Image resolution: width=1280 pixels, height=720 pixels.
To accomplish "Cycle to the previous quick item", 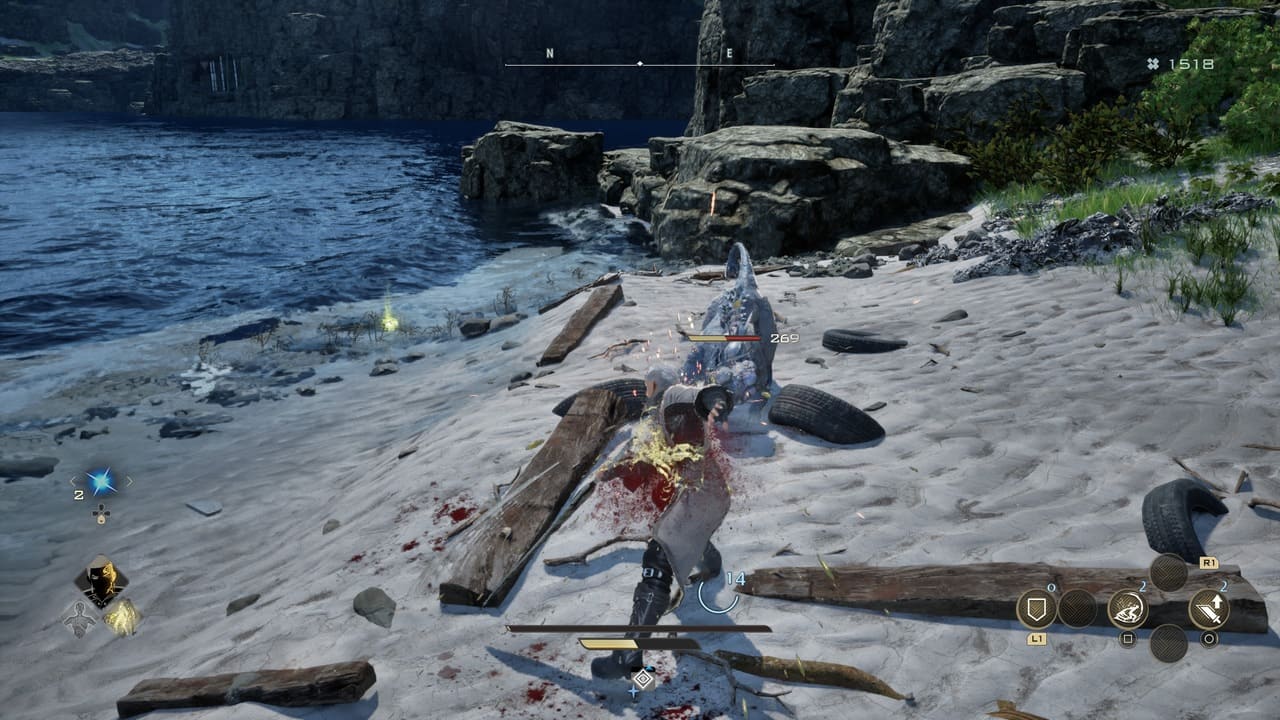I will pos(73,483).
